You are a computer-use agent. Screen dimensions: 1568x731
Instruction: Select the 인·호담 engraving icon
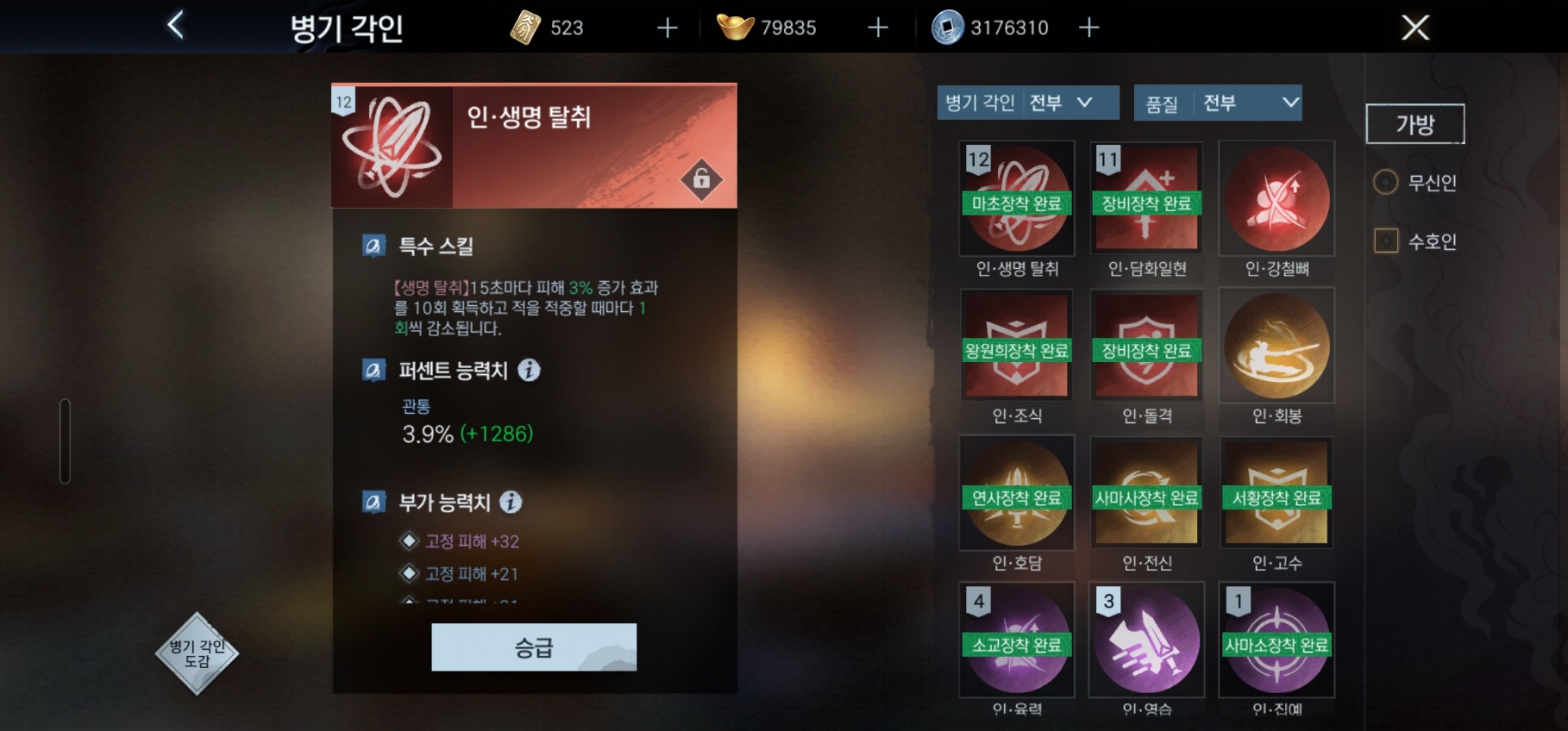(1018, 492)
